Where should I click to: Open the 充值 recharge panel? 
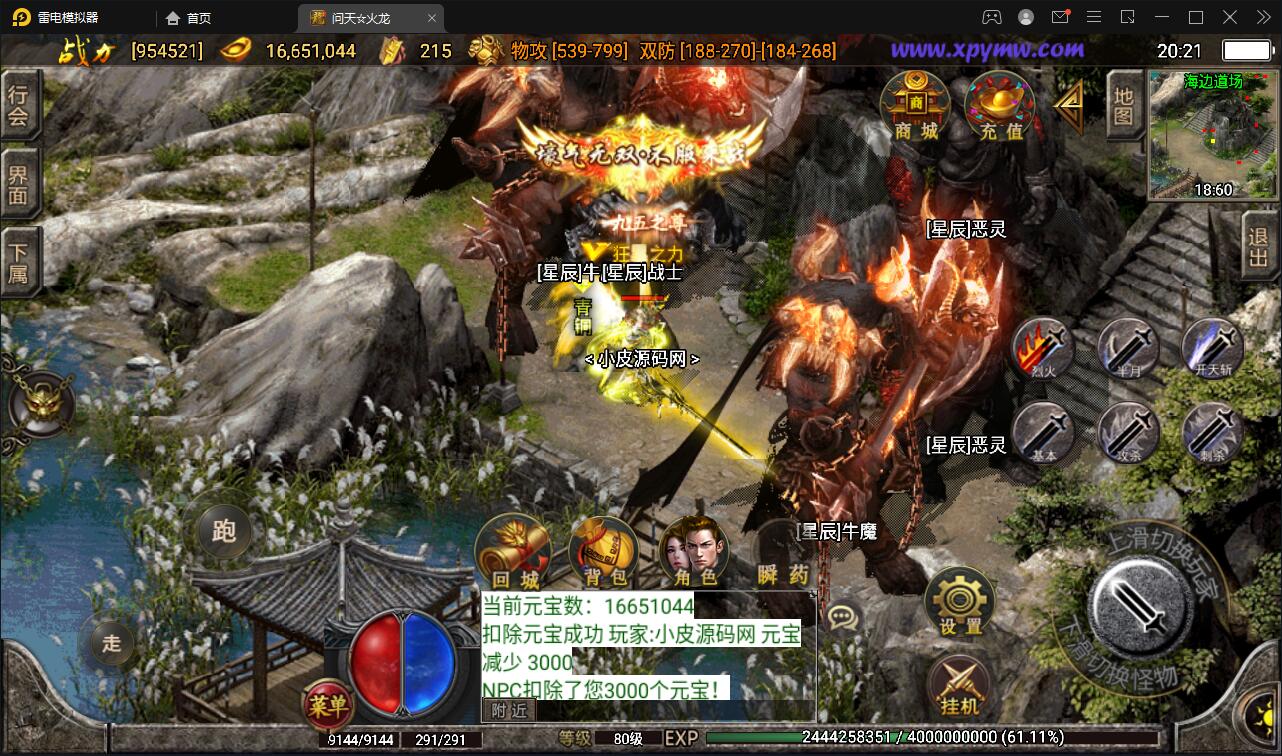1003,105
